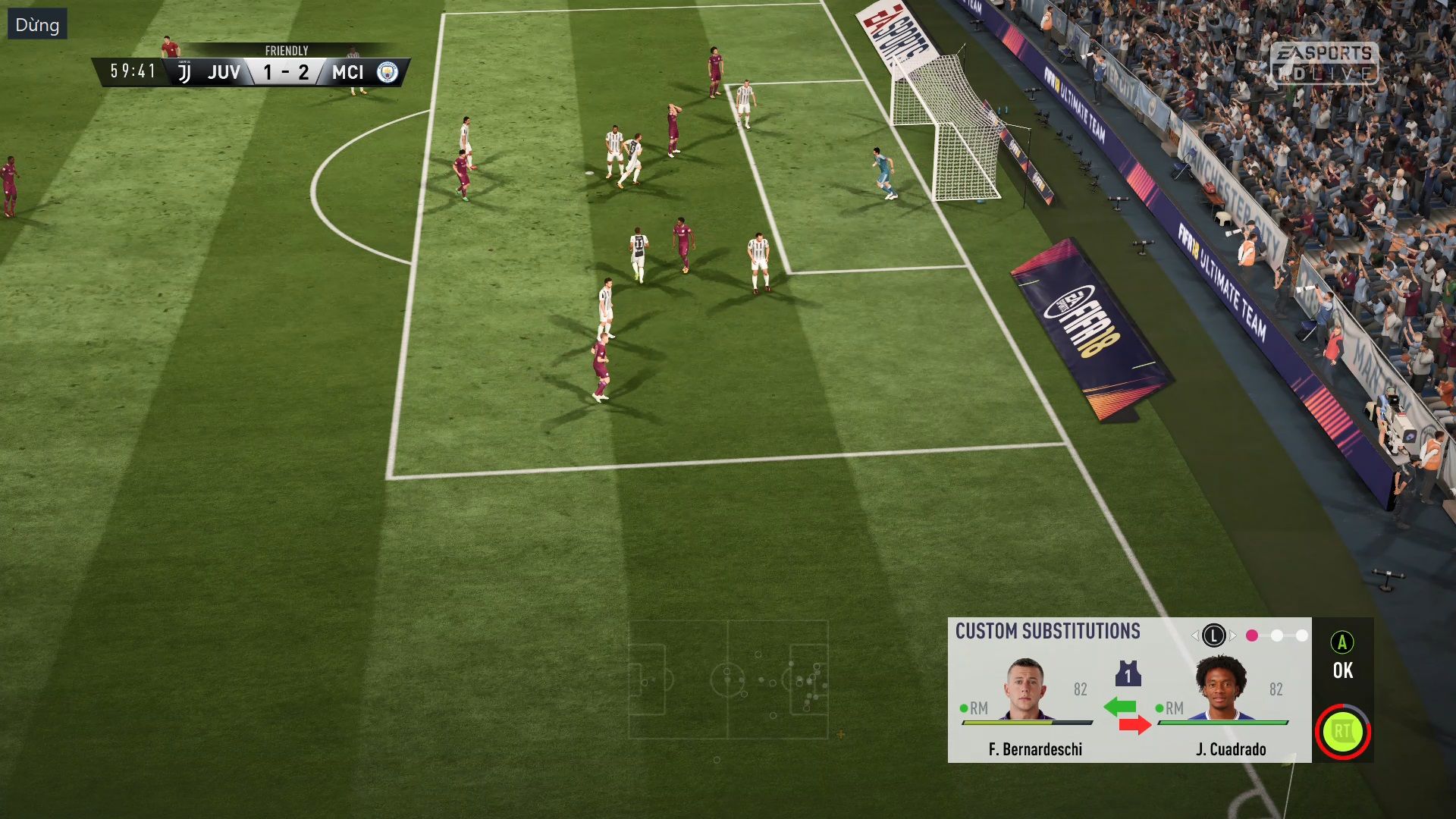Click the Juventus club crest on scoreboard
Image resolution: width=1456 pixels, height=819 pixels.
185,71
